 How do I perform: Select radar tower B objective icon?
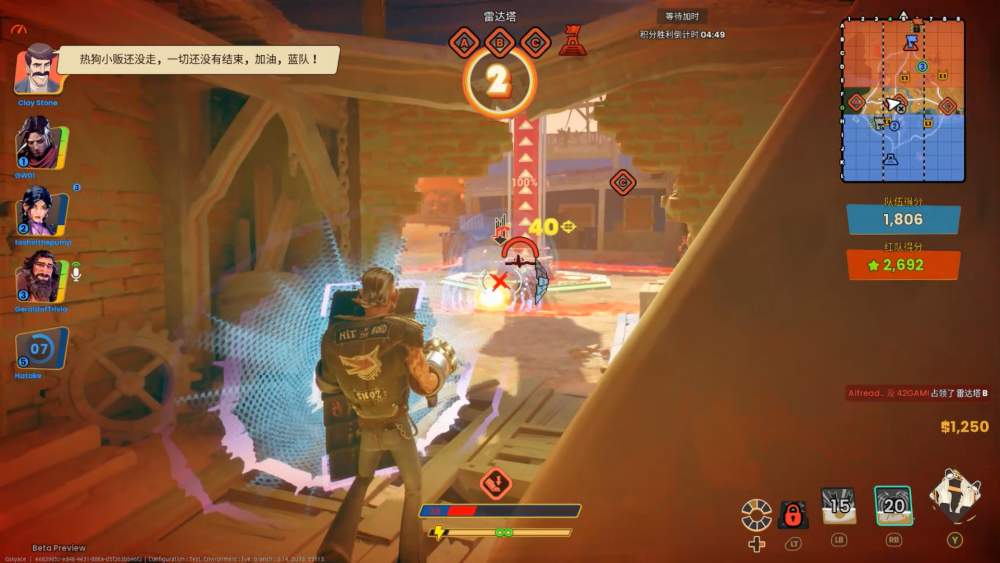[x=499, y=42]
